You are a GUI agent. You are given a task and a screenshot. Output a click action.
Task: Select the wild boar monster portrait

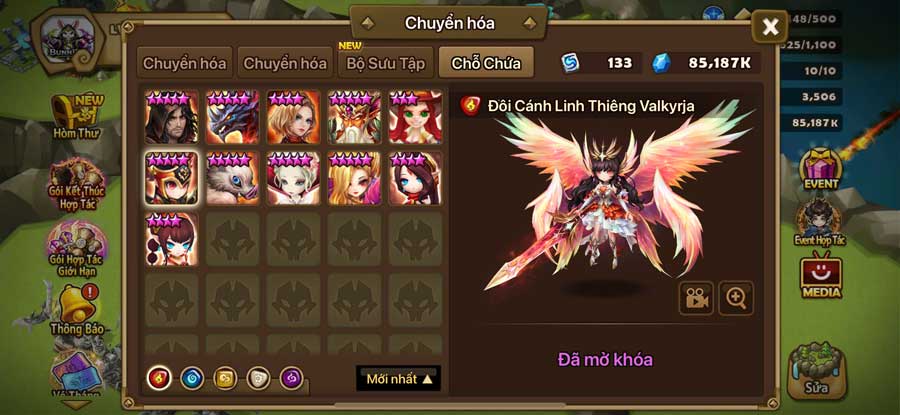click(233, 179)
